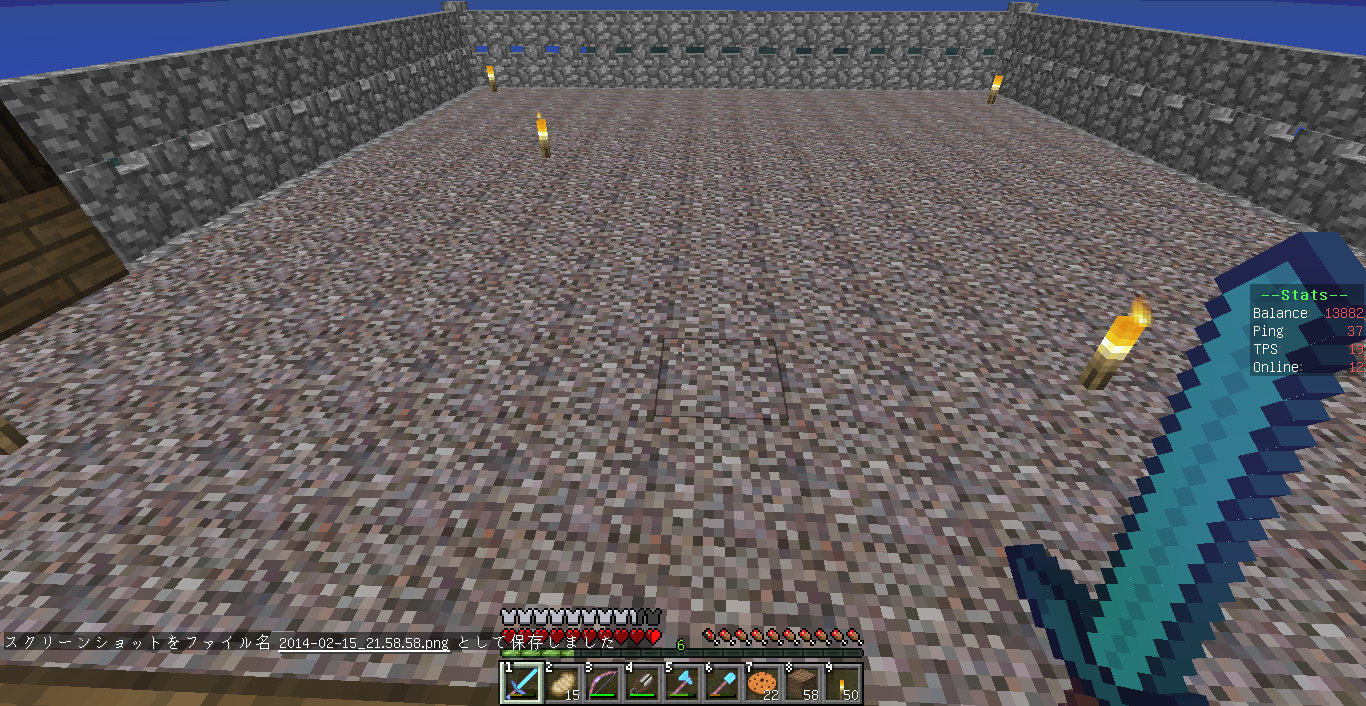Equip the bow from the hotbar
The width and height of the screenshot is (1366, 706).
602,683
